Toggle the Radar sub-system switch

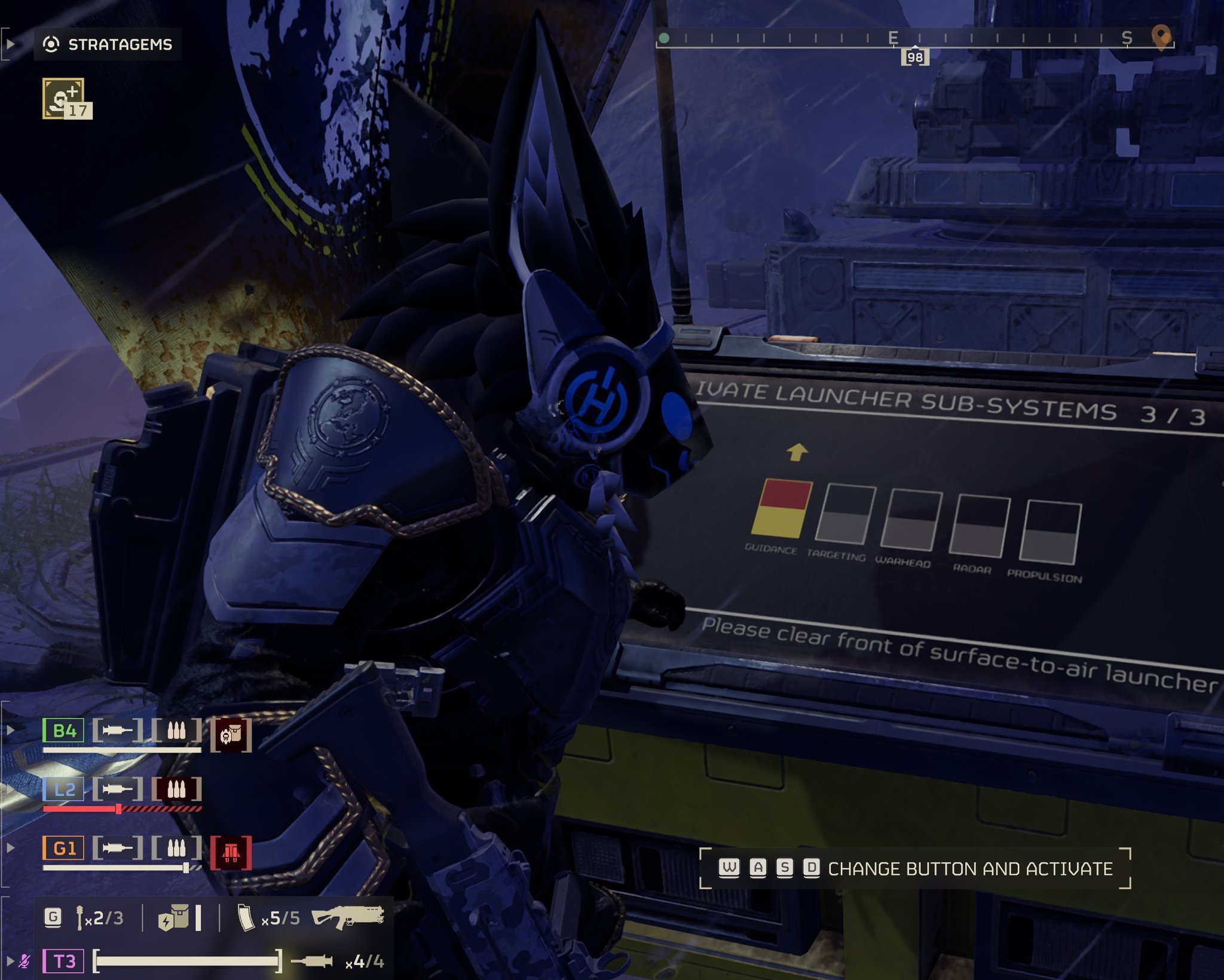[980, 526]
